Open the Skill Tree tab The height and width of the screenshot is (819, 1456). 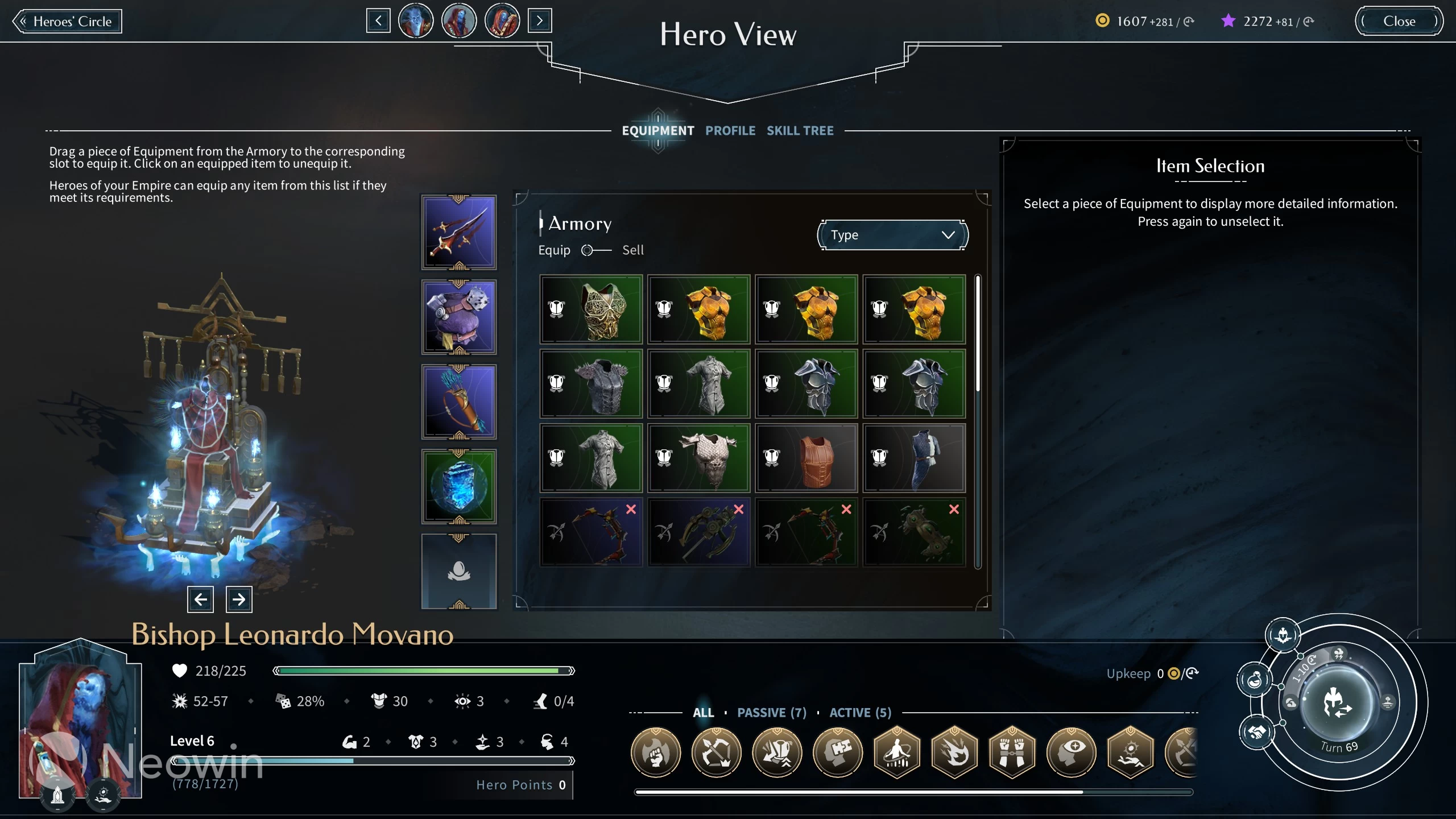click(x=800, y=131)
